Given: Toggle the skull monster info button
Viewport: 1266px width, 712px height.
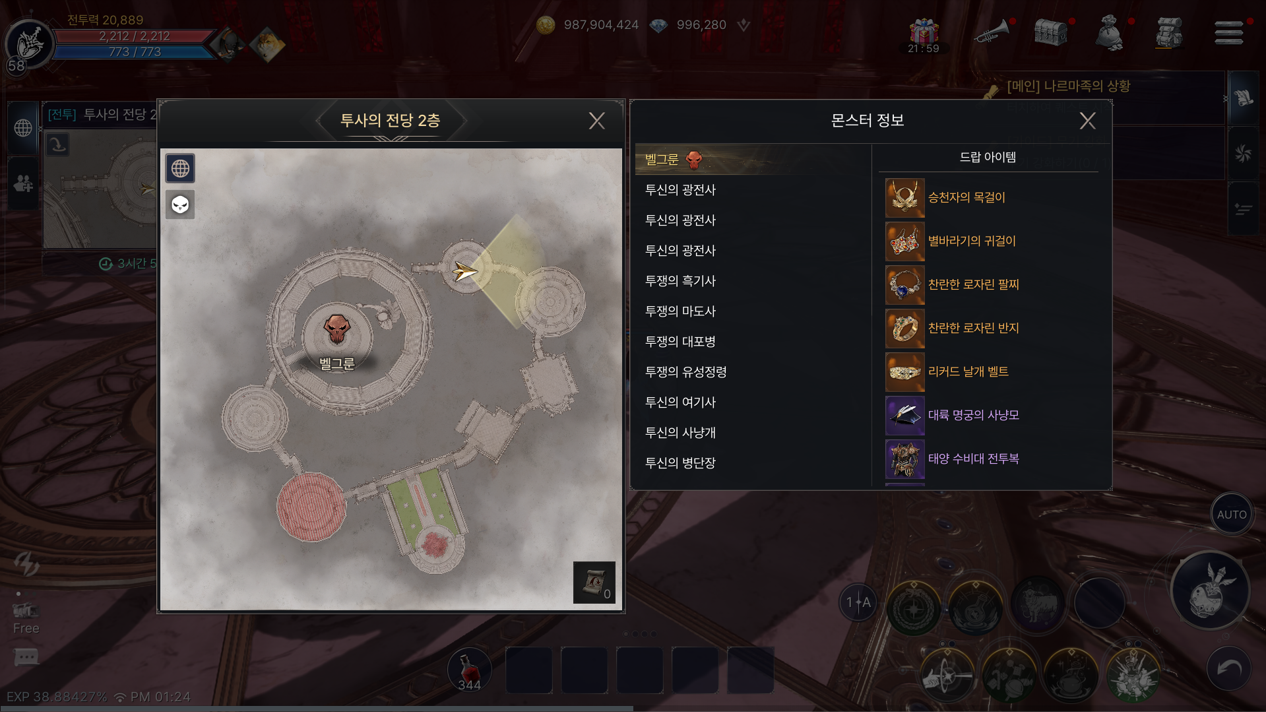Looking at the screenshot, I should pyautogui.click(x=180, y=205).
